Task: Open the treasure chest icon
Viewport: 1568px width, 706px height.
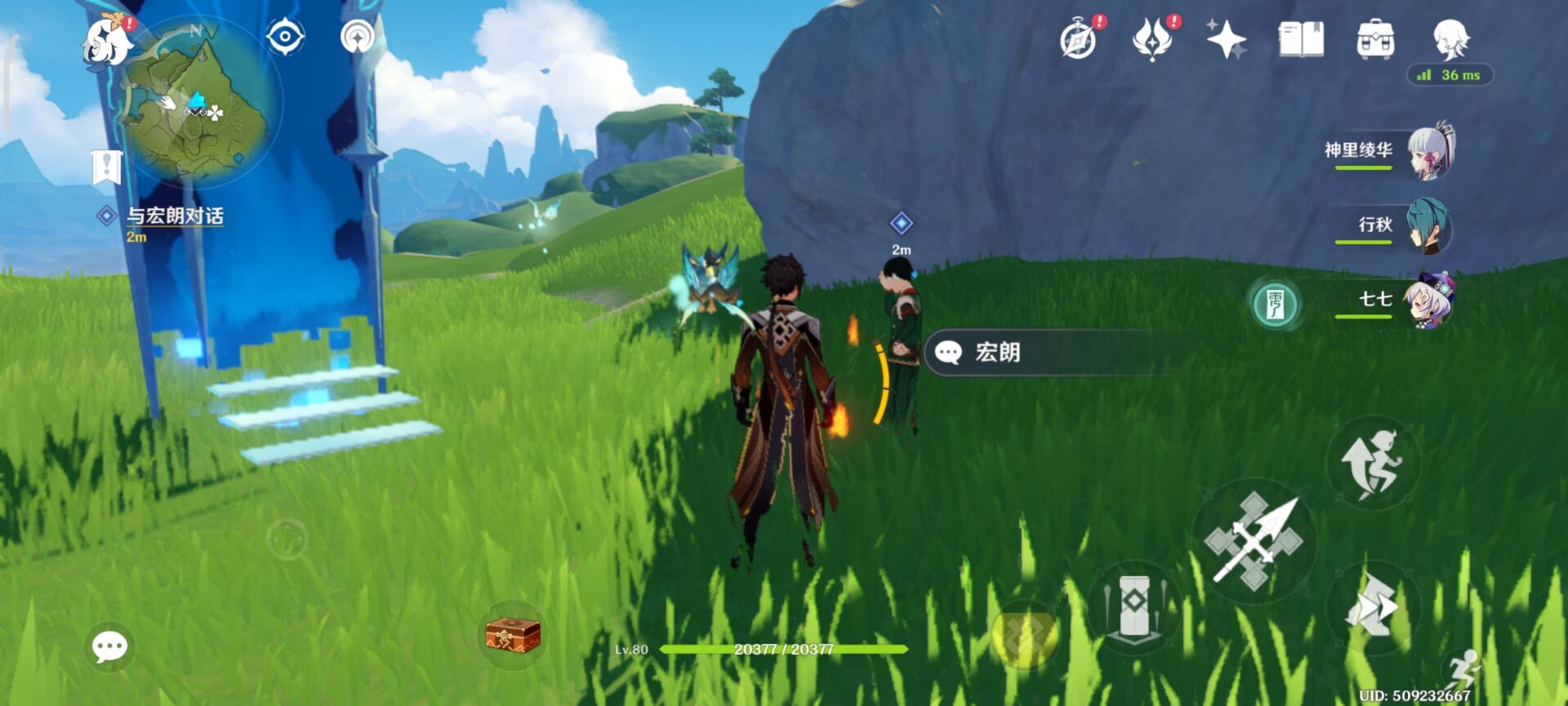Action: [x=513, y=635]
